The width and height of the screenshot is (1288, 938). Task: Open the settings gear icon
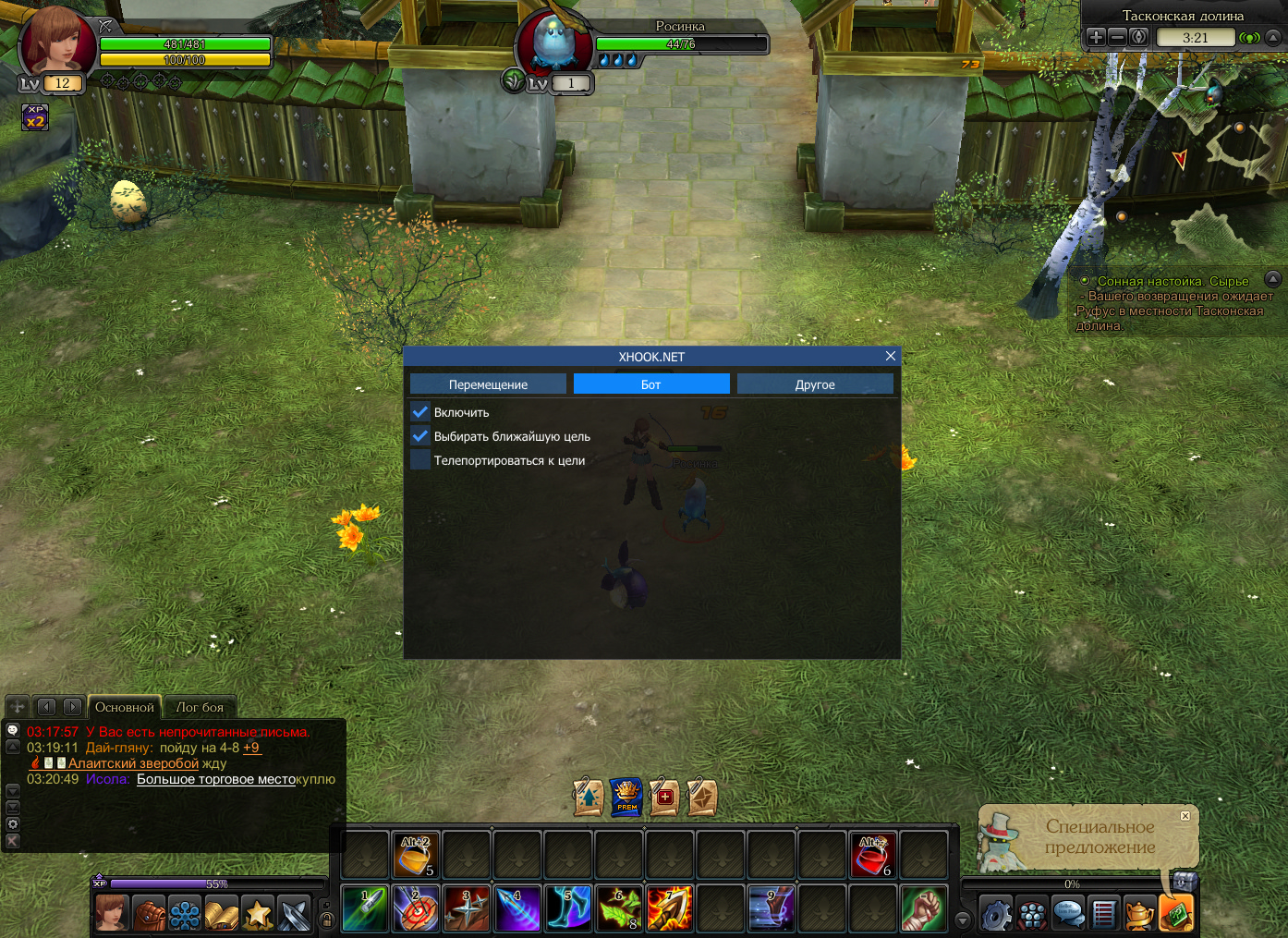click(996, 914)
